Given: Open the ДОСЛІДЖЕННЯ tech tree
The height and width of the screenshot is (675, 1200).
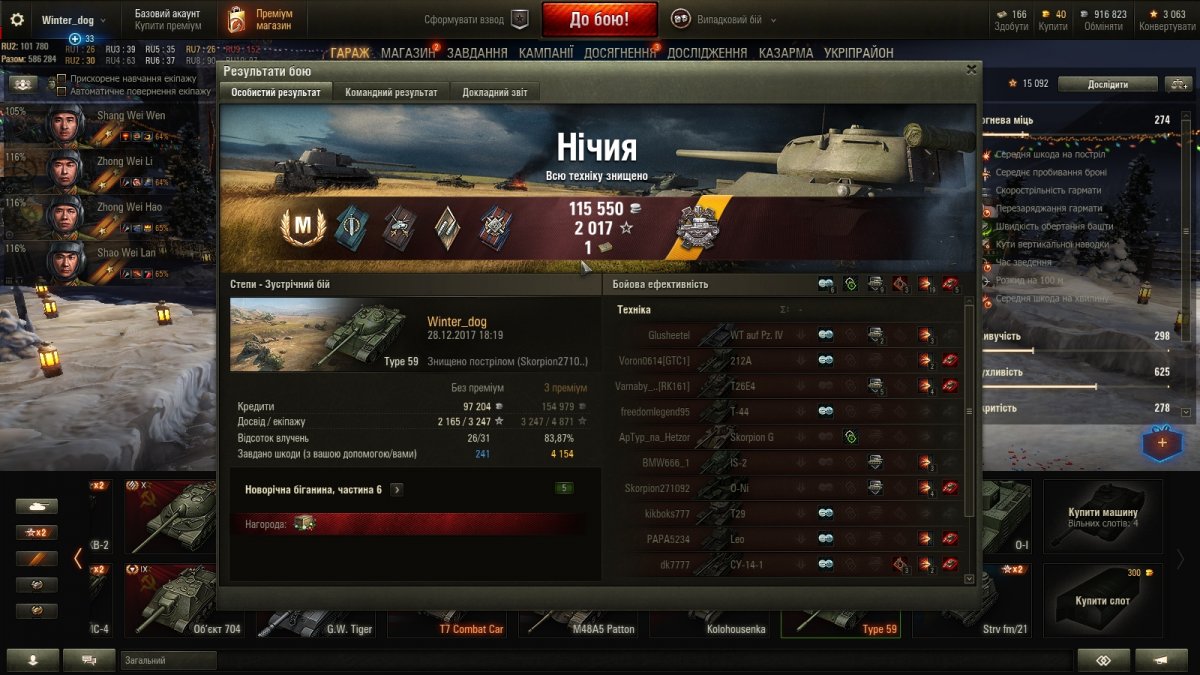Looking at the screenshot, I should point(707,53).
